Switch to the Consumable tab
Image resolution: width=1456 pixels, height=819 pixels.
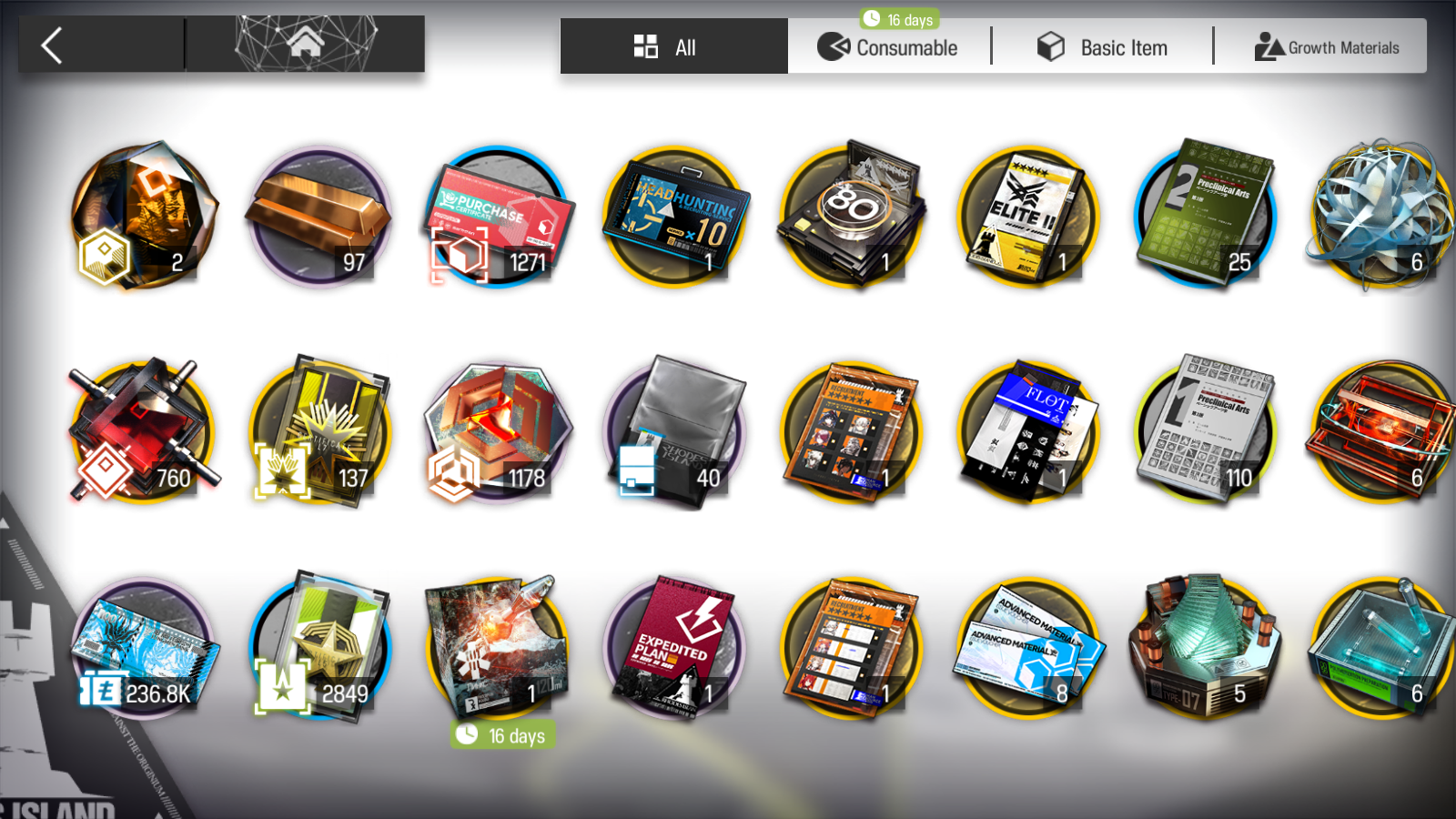(888, 47)
